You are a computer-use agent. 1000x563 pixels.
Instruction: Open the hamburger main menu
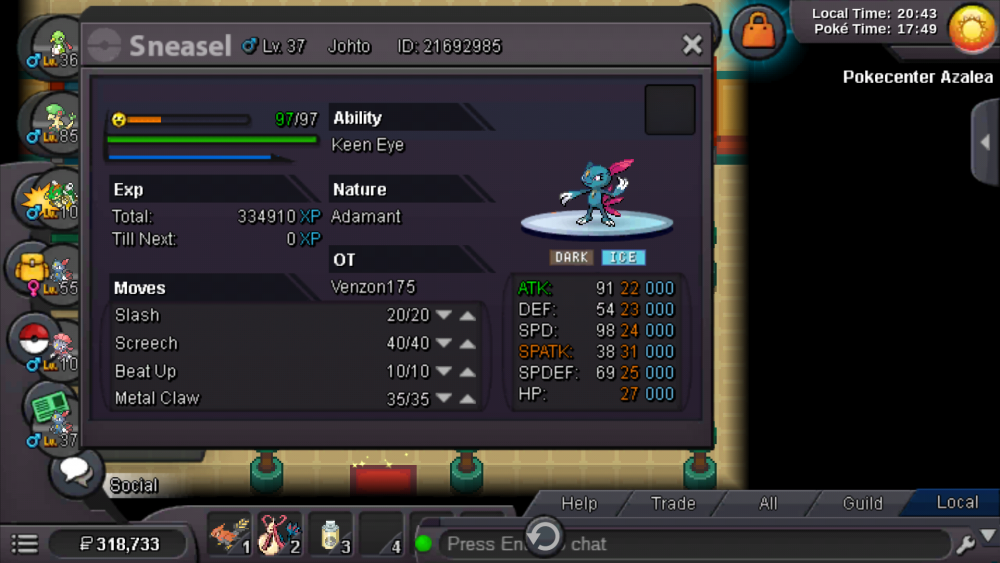point(25,544)
